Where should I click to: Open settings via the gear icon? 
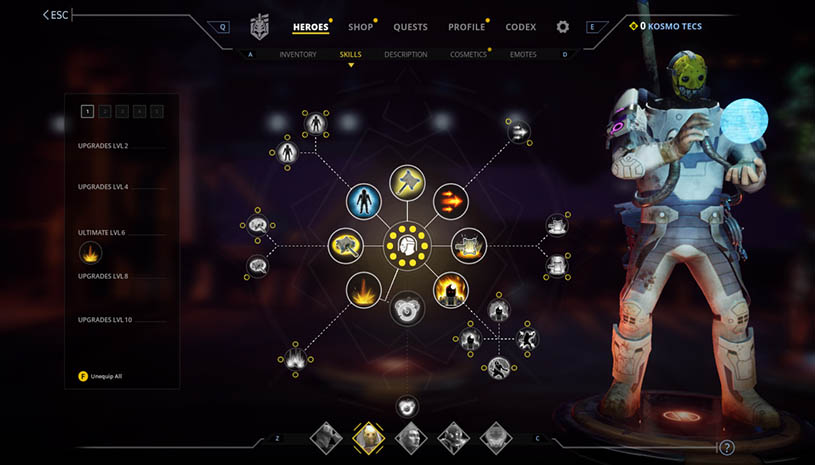coord(563,27)
